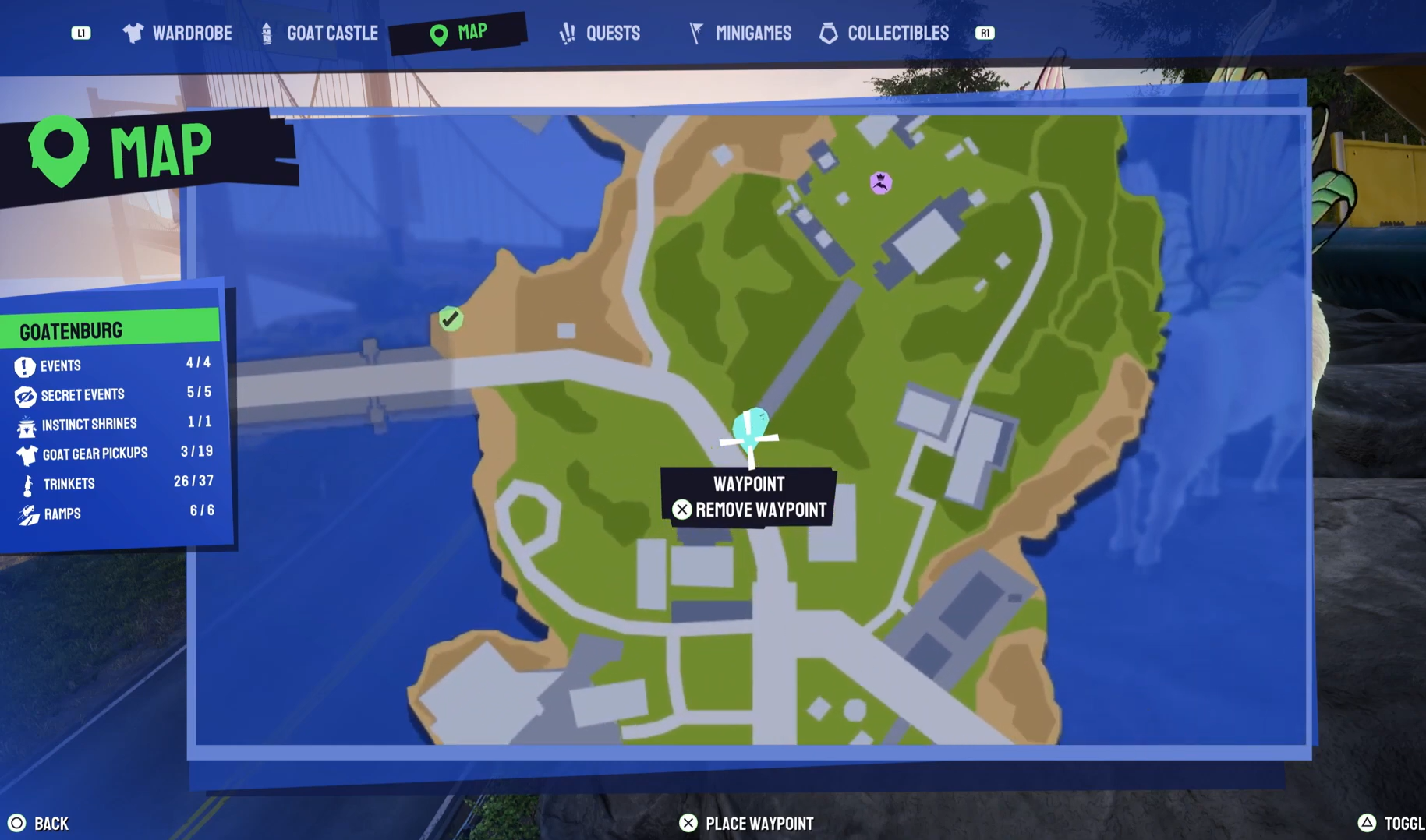Click the Trinkets icon showing 26/37

click(x=26, y=484)
